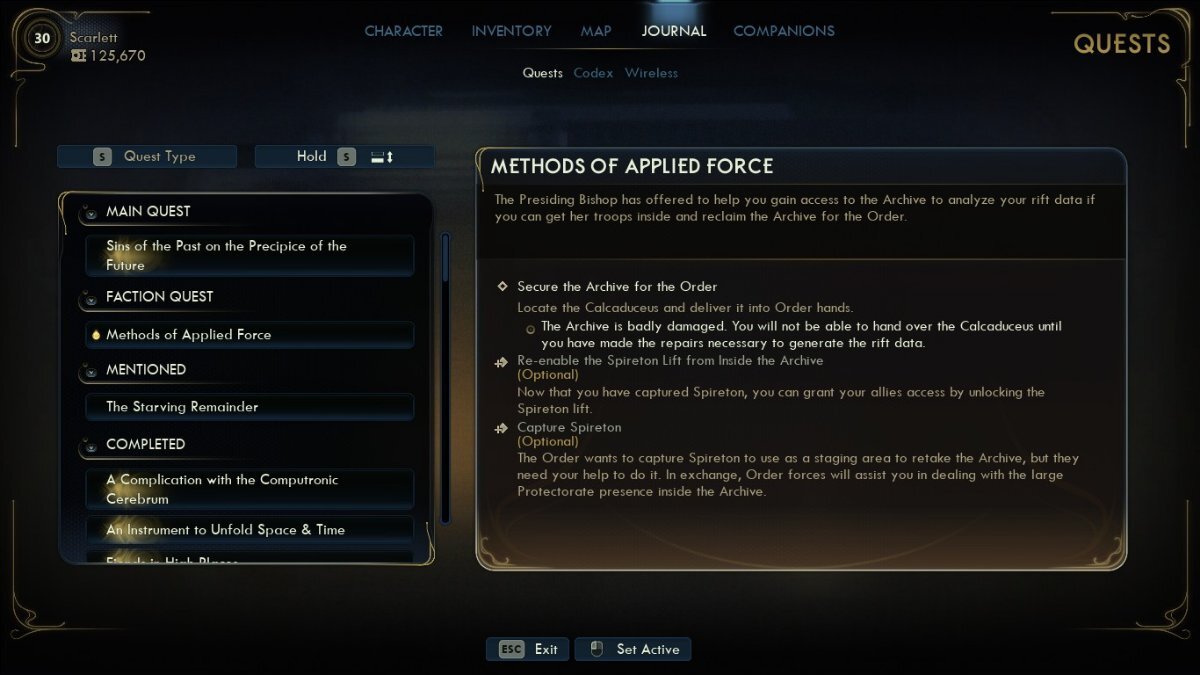Viewport: 1200px width, 675px height.
Task: Select The Starving Remainder quest
Action: 249,407
